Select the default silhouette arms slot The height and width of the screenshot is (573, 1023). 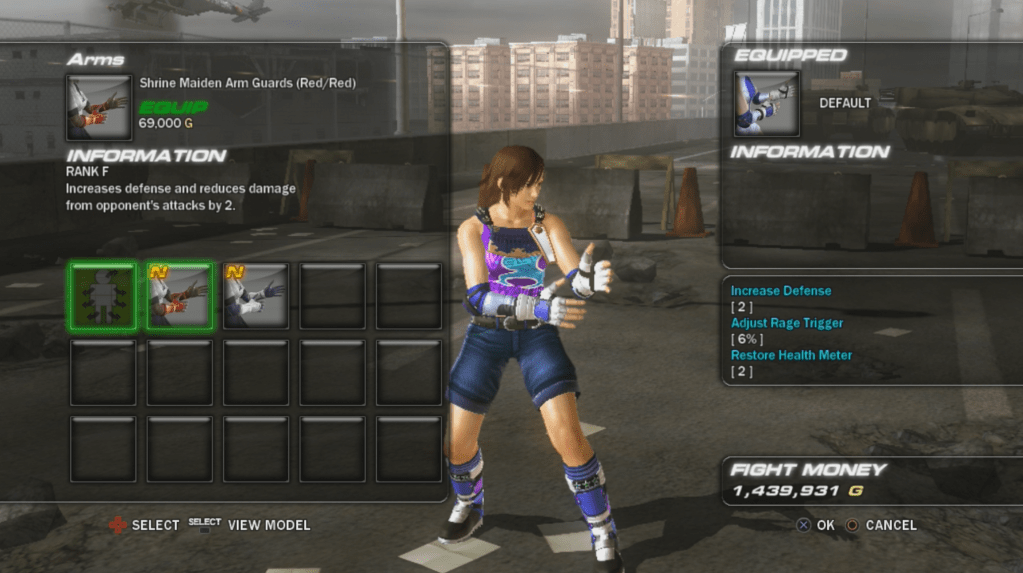103,296
